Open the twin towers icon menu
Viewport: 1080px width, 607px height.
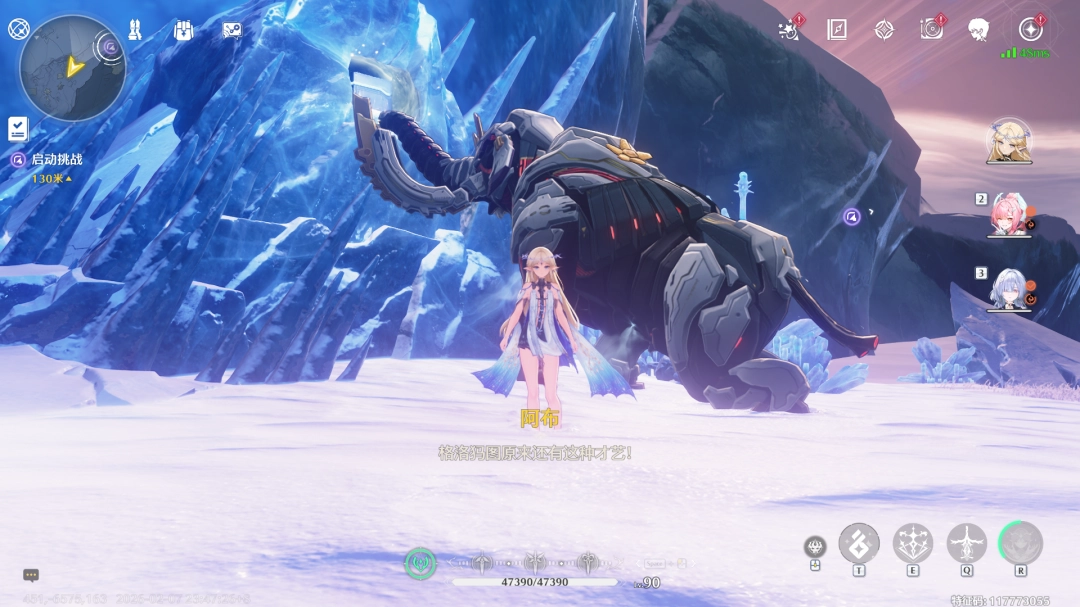[135, 30]
